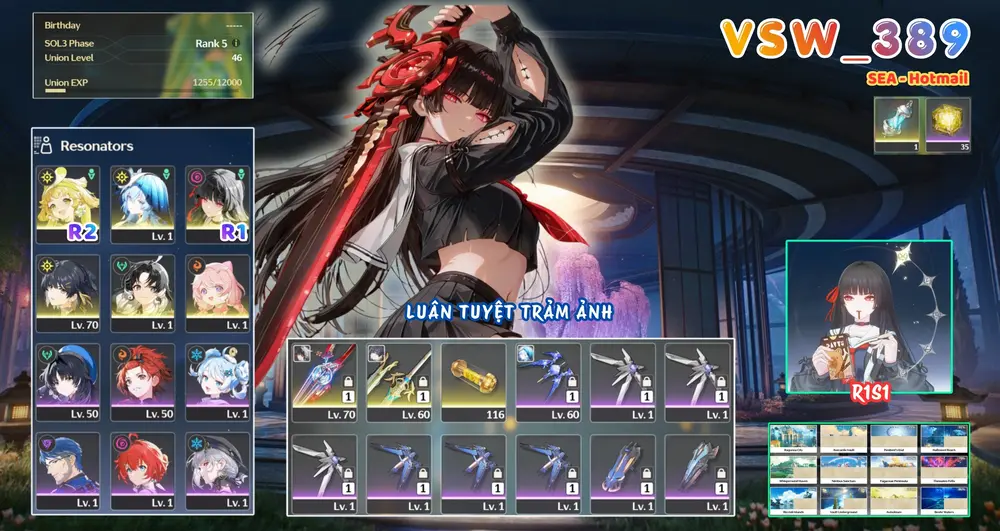Choose the red-haired Lv. 50 resonator
1000x531 pixels.
[x=141, y=382]
